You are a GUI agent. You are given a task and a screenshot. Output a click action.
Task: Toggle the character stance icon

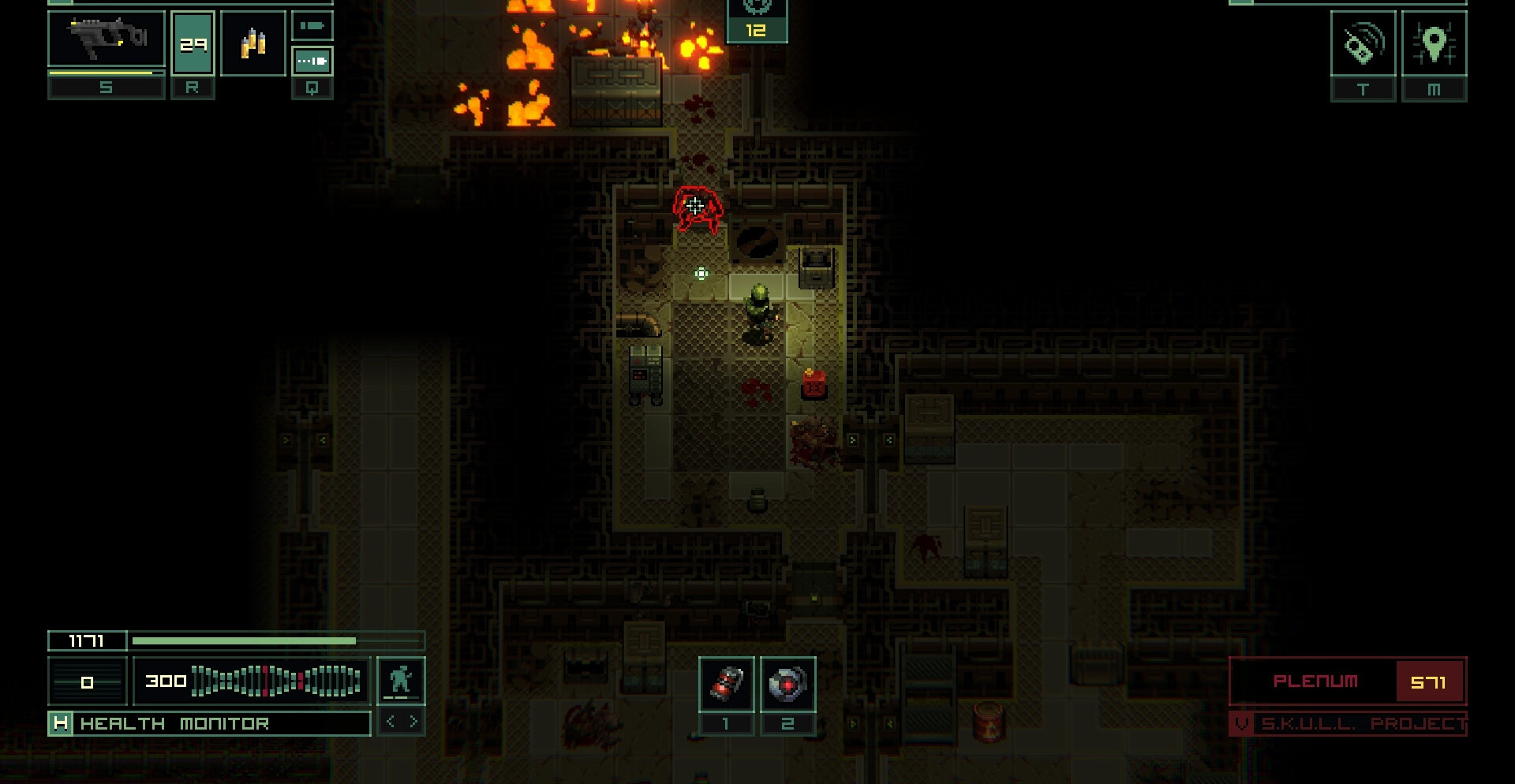(401, 680)
